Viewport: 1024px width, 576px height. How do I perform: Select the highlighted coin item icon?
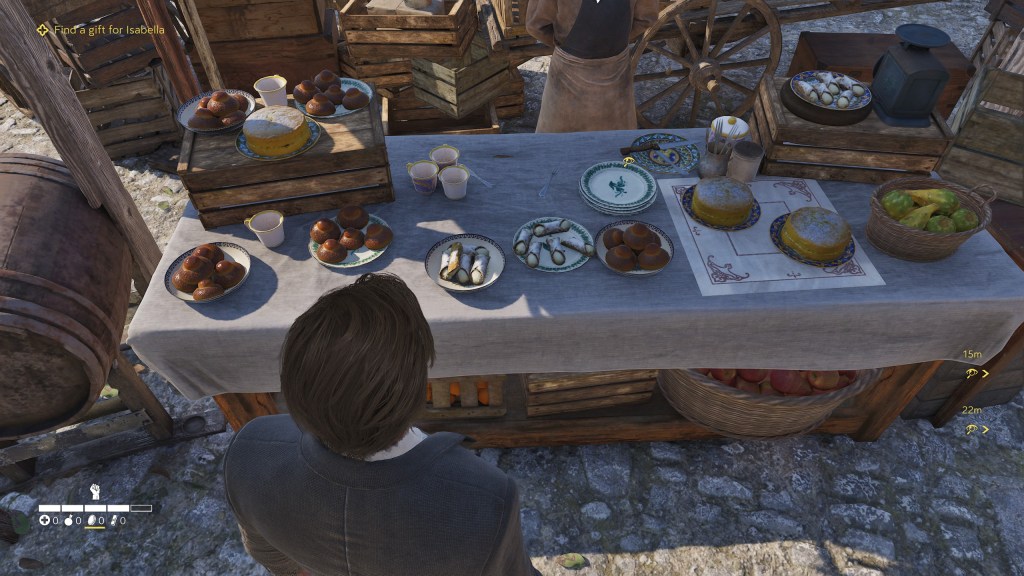pos(92,521)
